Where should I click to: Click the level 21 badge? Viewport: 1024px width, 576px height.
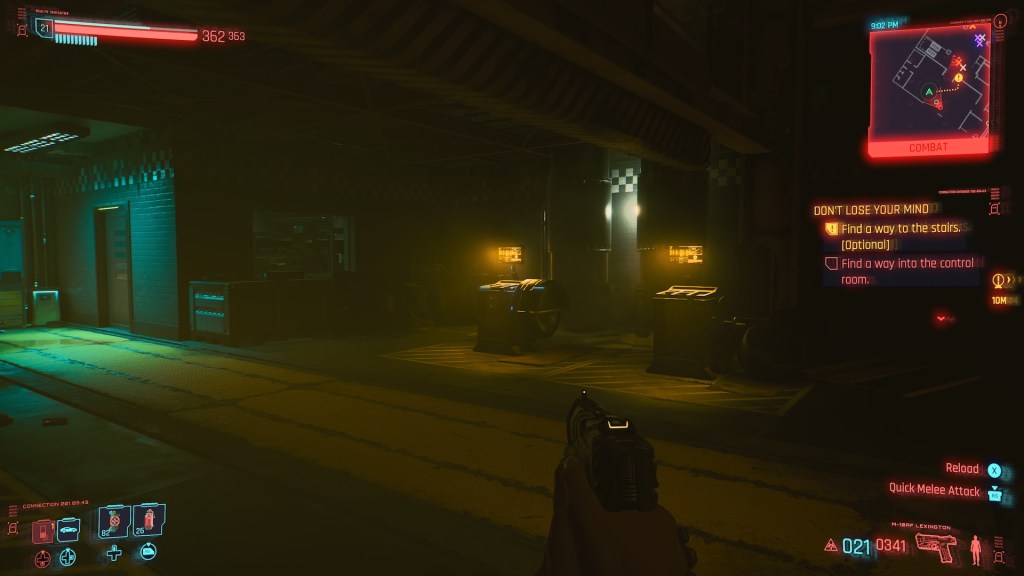coord(43,27)
